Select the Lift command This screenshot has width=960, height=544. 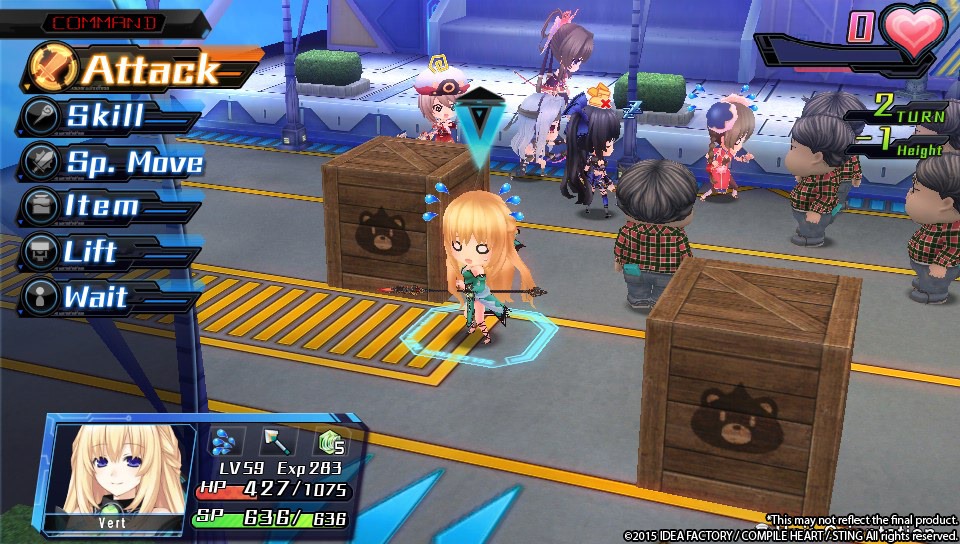90,252
